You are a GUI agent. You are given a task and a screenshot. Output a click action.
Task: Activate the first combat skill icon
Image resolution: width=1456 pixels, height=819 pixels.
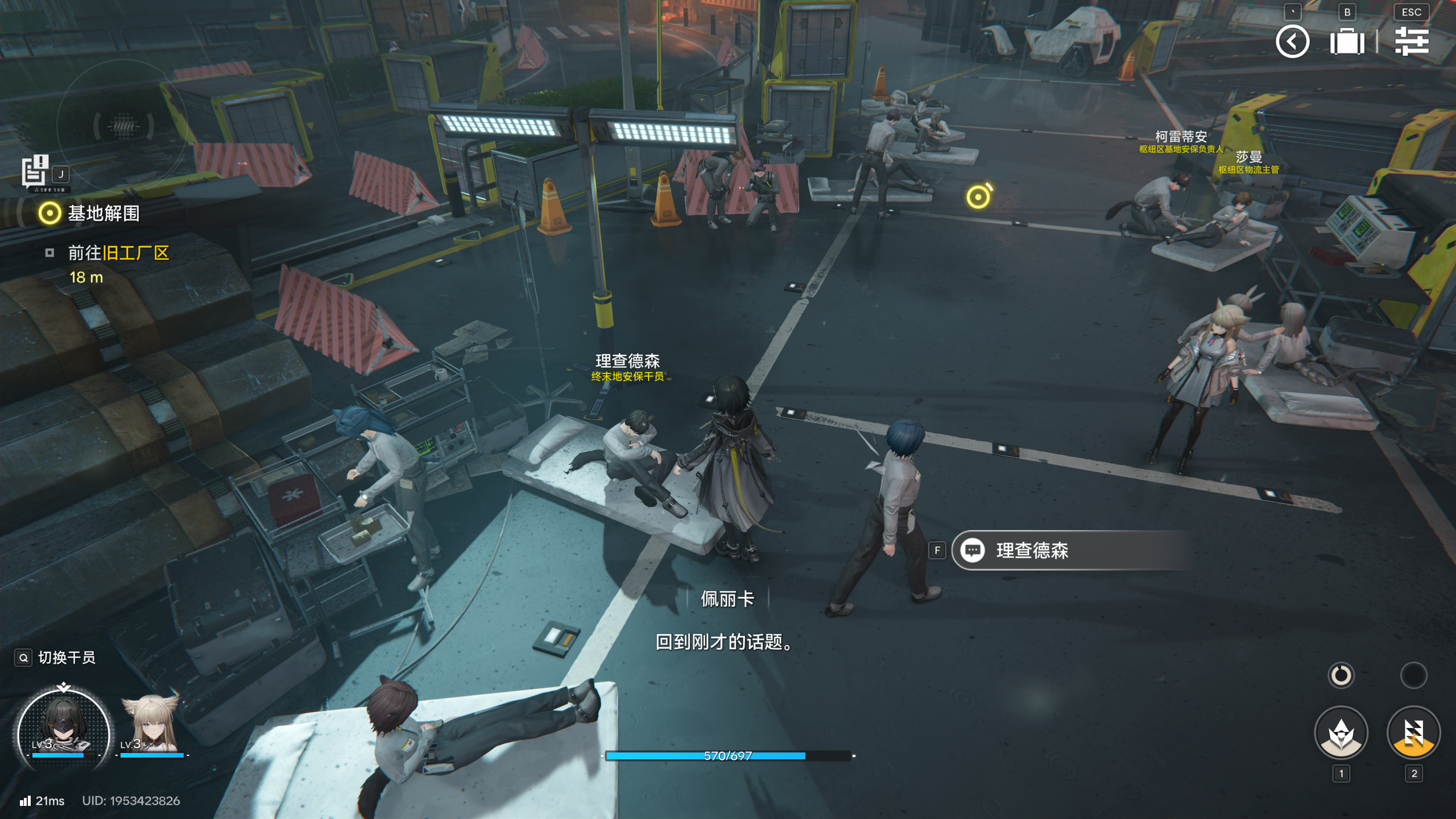(1341, 733)
